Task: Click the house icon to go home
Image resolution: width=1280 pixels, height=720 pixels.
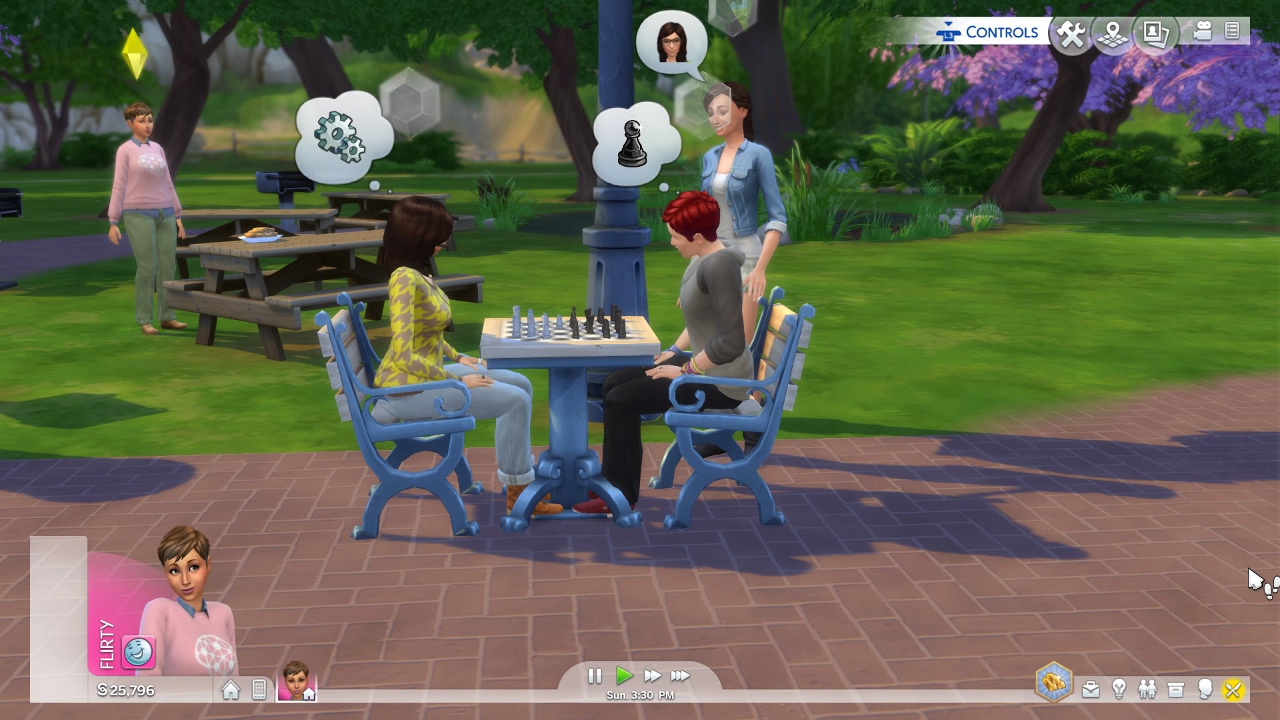Action: tap(231, 690)
